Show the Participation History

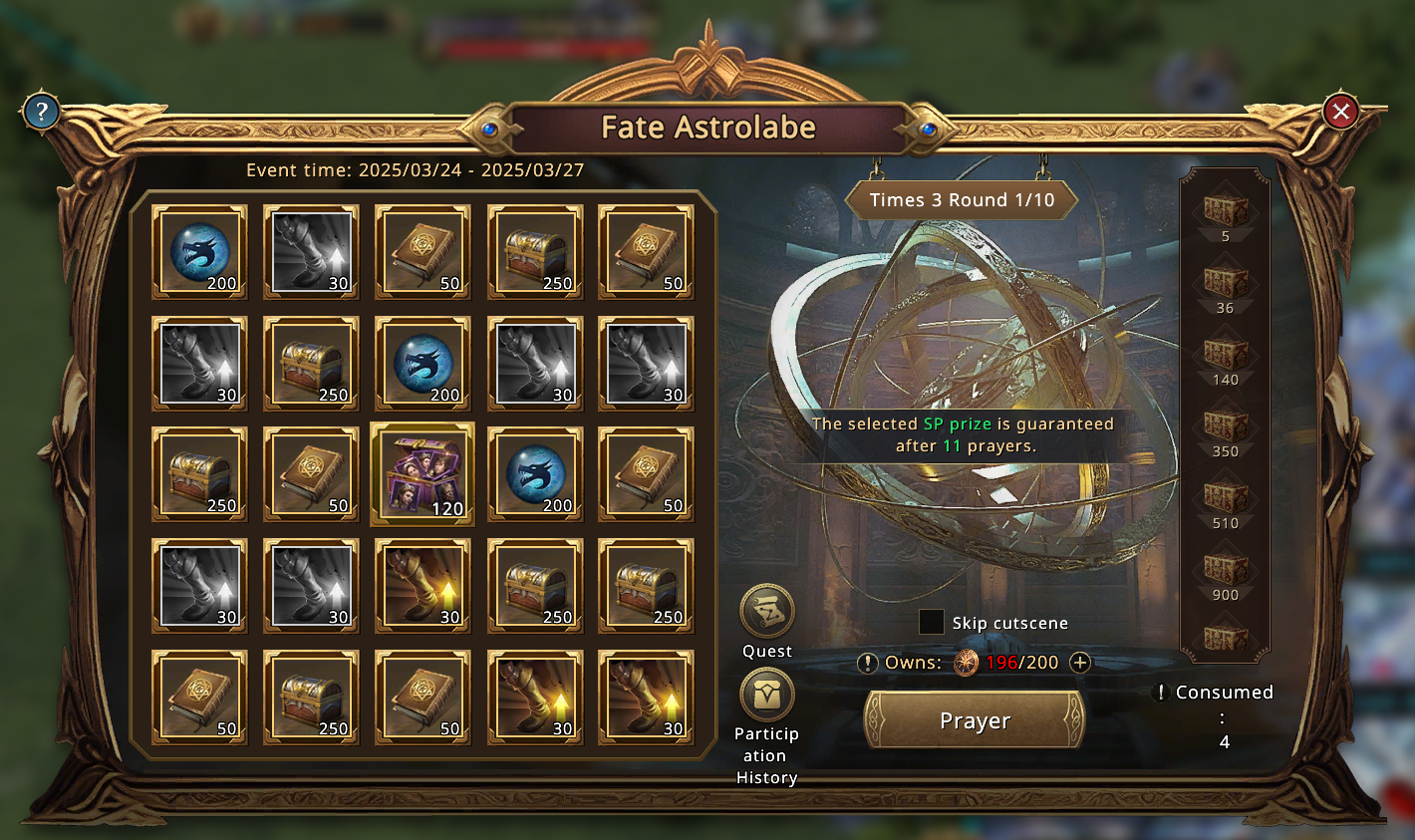coord(766,695)
